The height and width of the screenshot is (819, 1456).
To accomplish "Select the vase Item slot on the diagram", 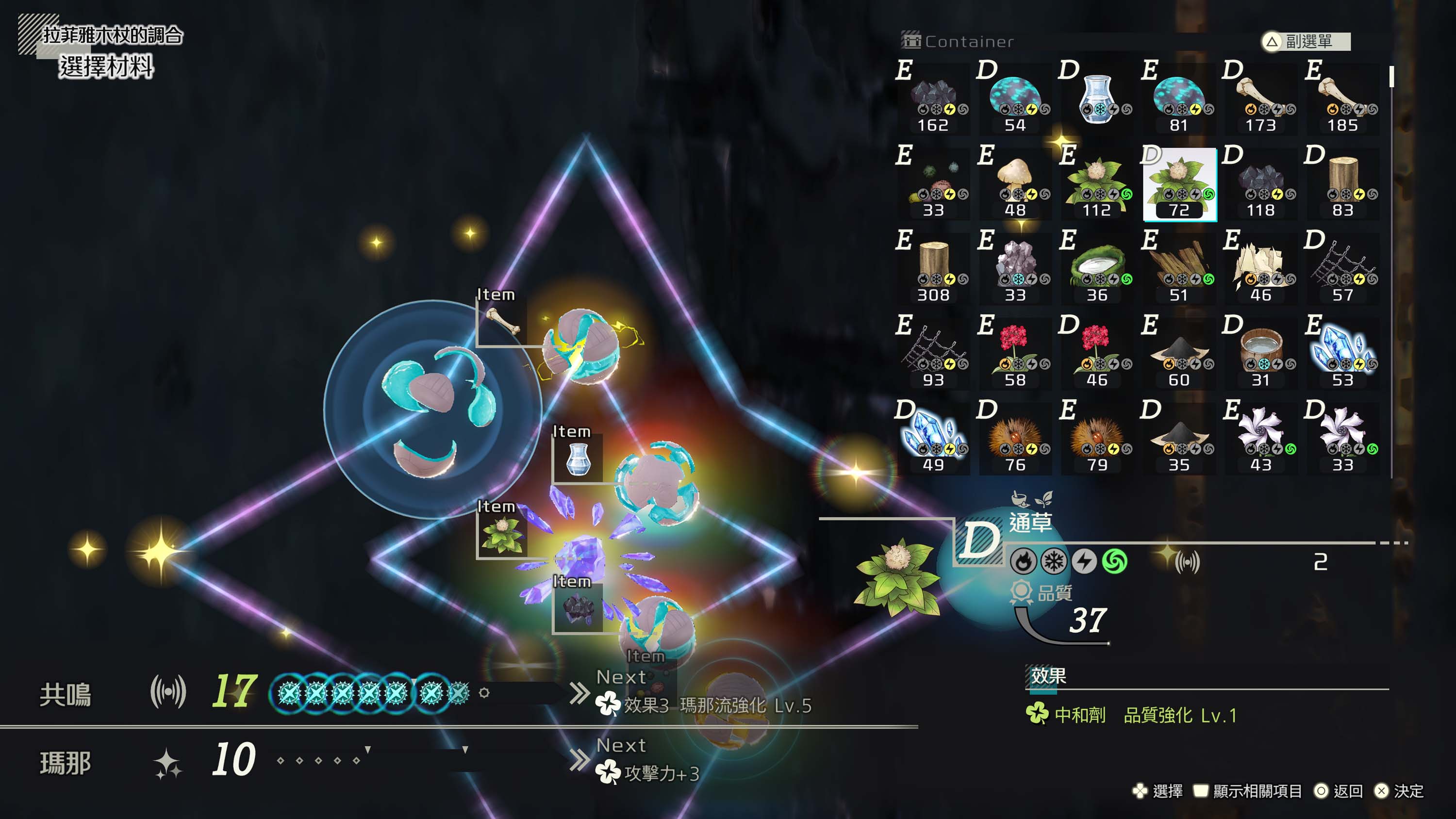I will click(x=578, y=459).
